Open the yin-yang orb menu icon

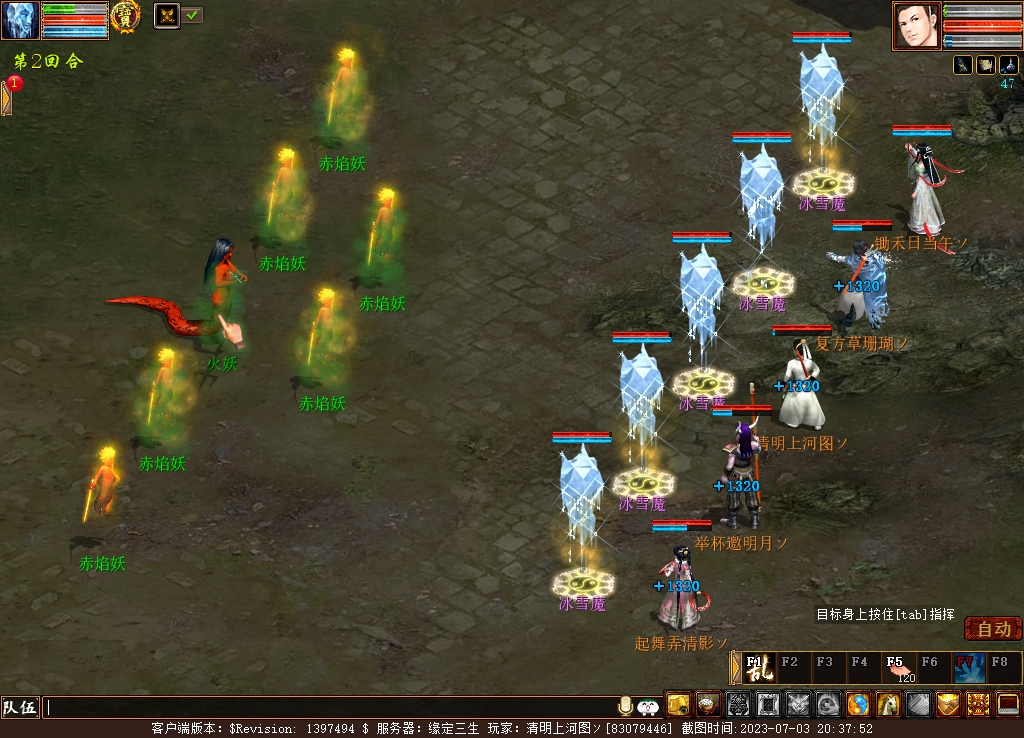[858, 704]
